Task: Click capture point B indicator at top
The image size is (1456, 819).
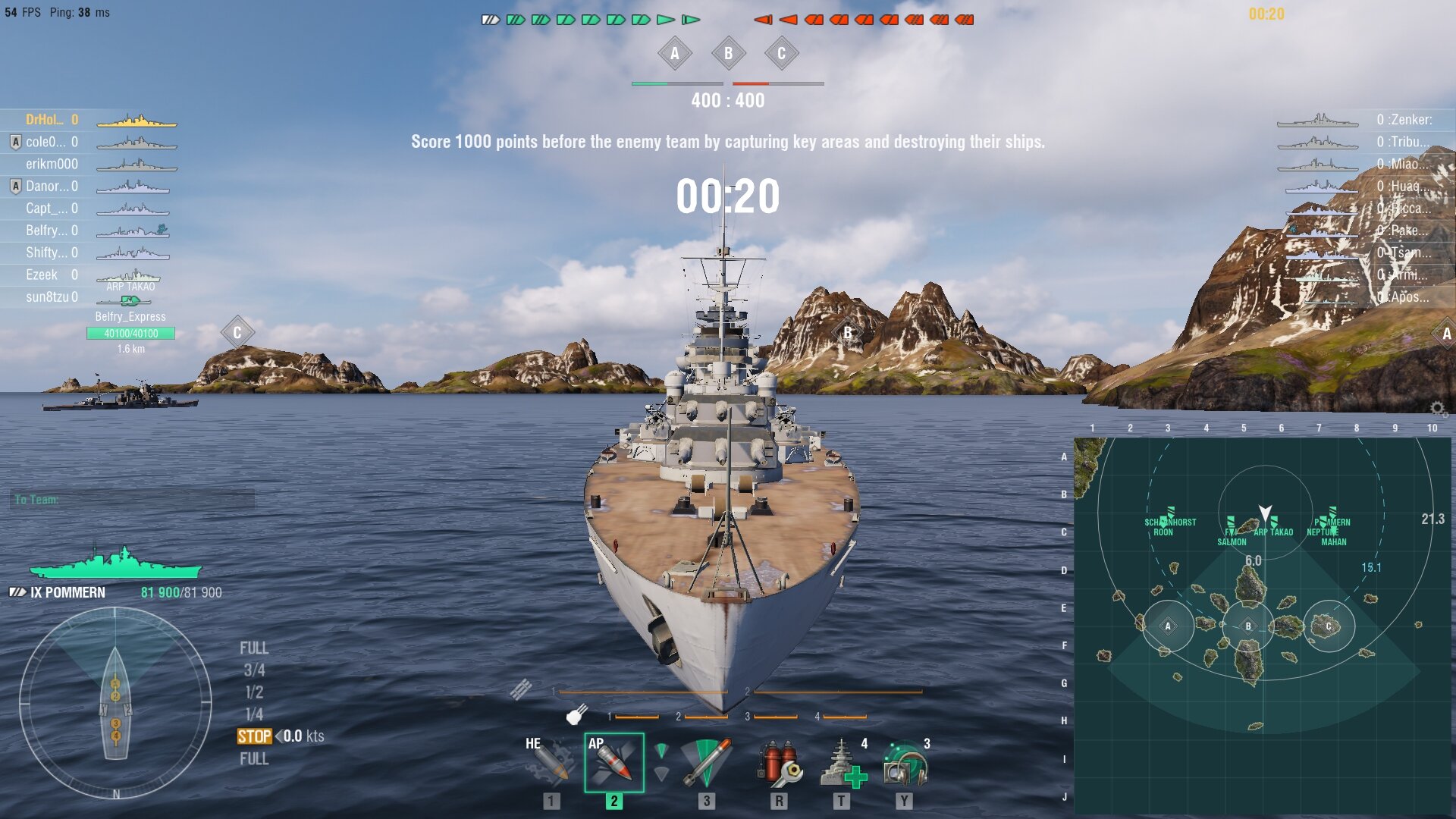Action: coord(728,54)
